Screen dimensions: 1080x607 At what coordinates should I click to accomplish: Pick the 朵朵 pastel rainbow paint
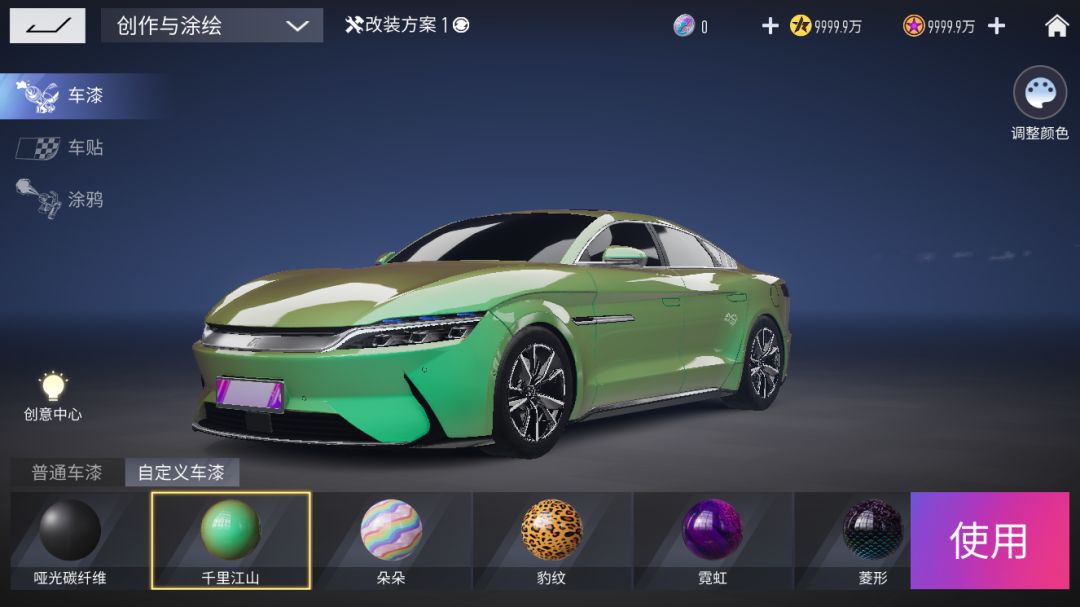click(x=391, y=540)
